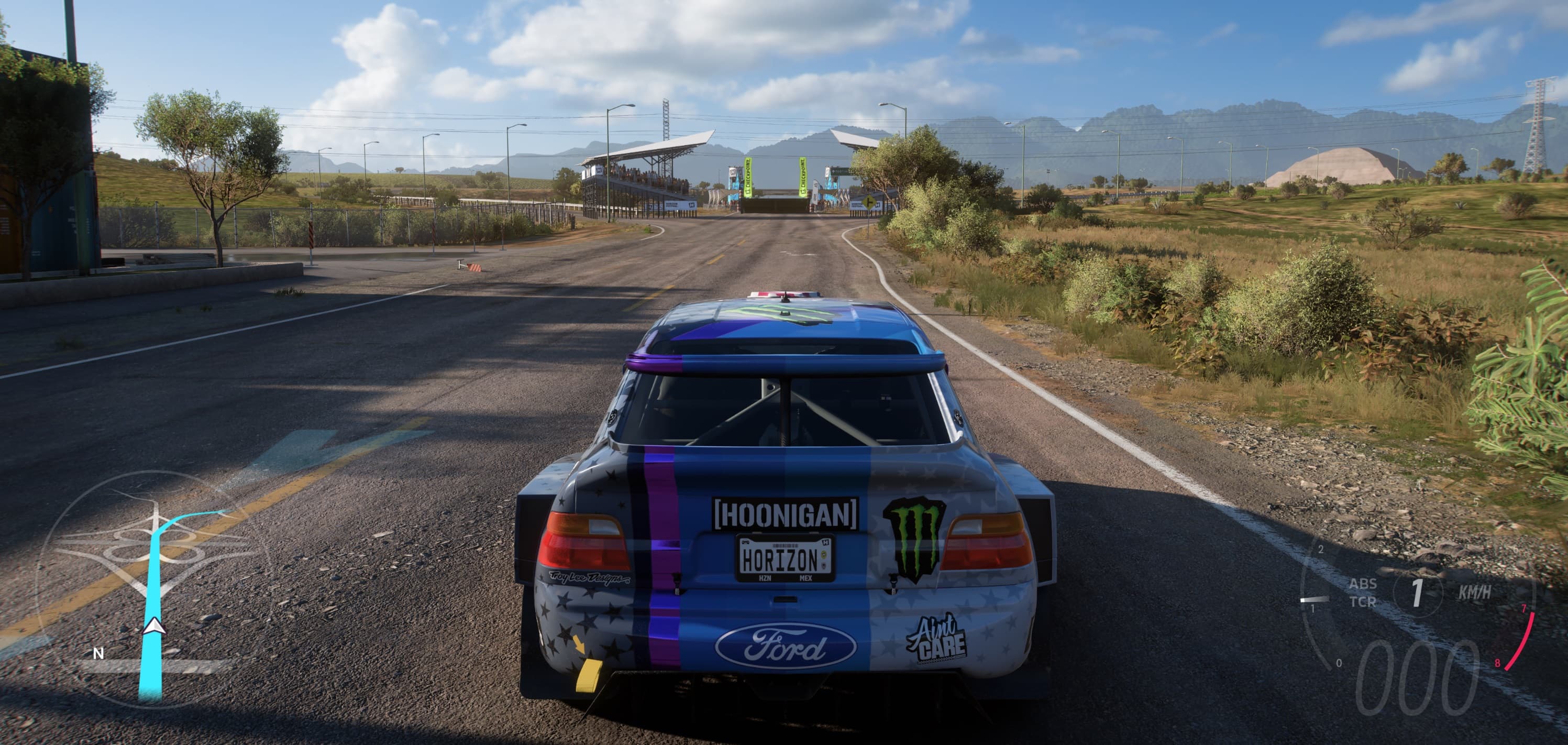Viewport: 1568px width, 745px height.
Task: Select the player arrow marker on the minimap
Action: [154, 626]
